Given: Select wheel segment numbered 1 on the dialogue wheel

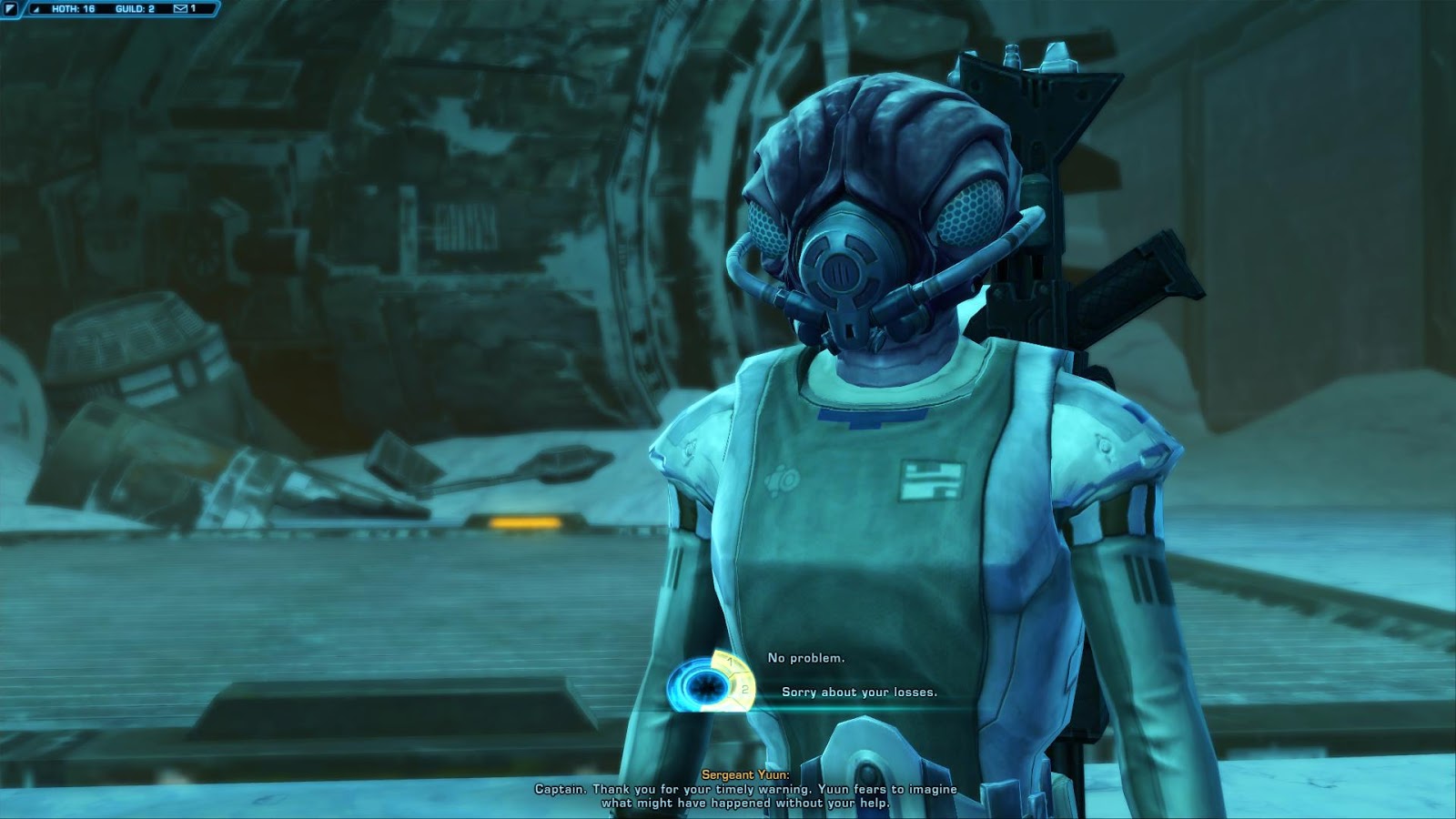Looking at the screenshot, I should (730, 662).
